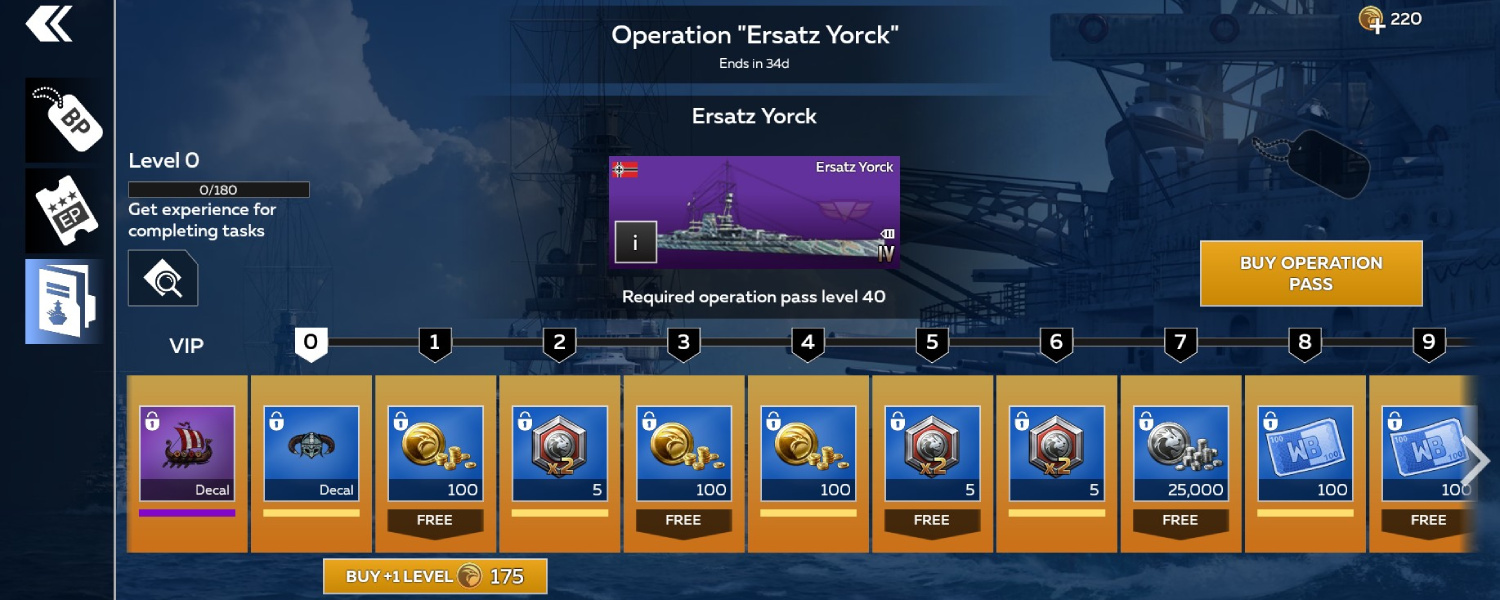
Task: Choose the level 8 WB ticket reward
Action: click(x=1304, y=453)
